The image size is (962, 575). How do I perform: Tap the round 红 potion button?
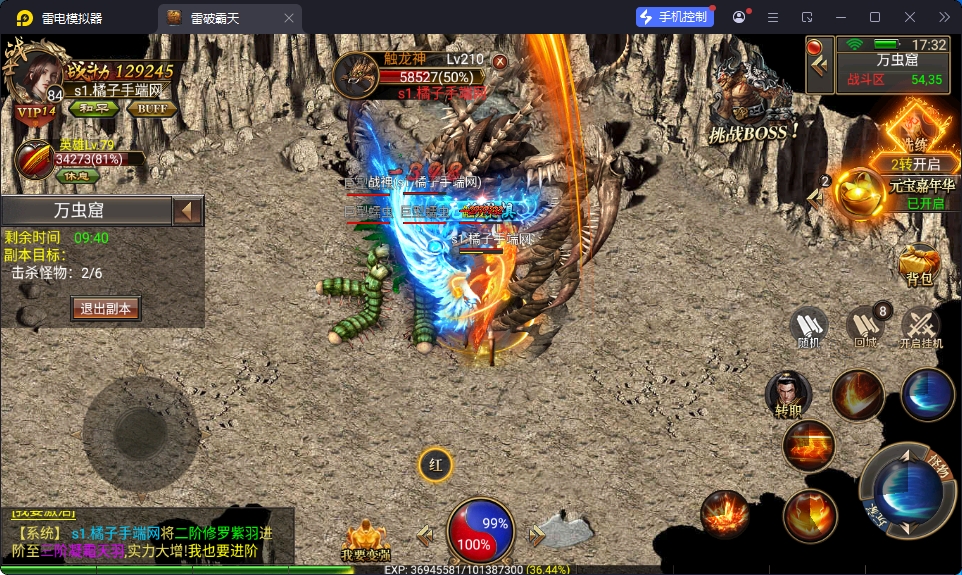[x=435, y=465]
